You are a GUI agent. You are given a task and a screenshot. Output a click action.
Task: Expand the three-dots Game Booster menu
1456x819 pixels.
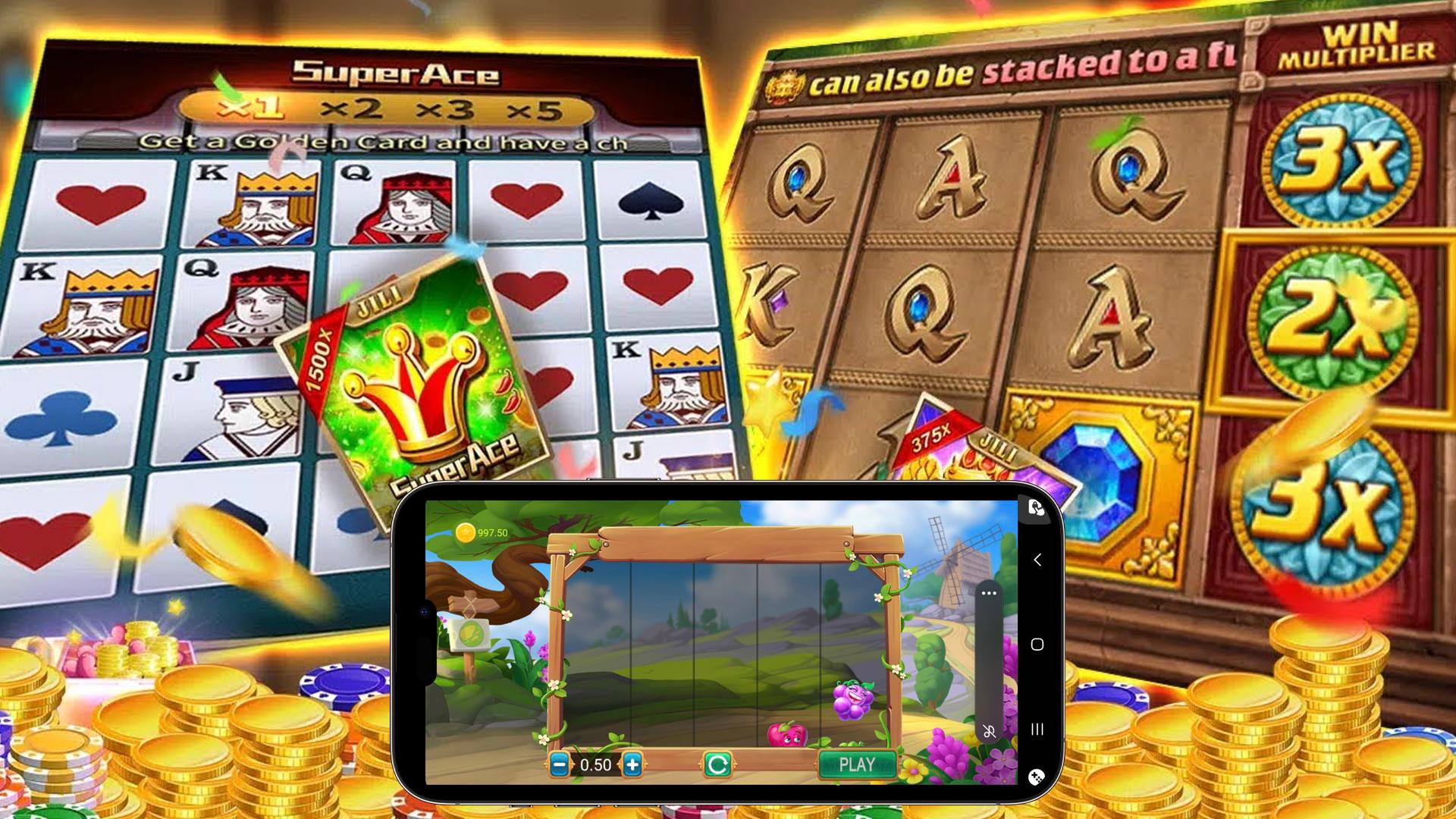989,593
